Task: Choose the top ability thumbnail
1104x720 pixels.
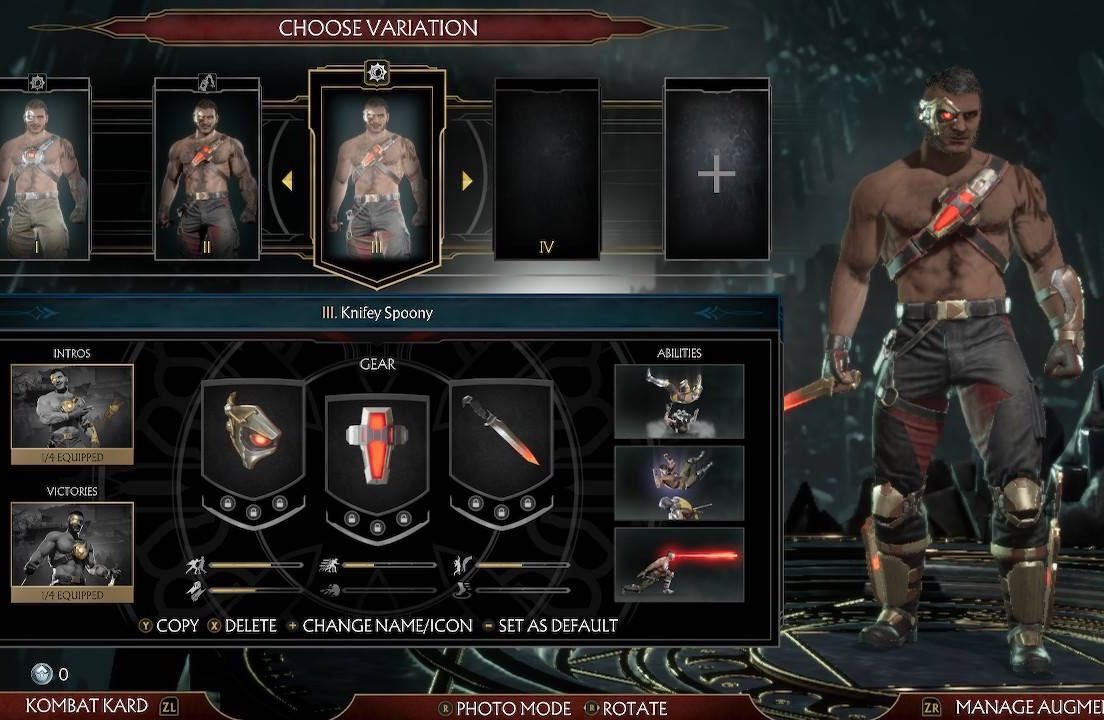Action: [x=679, y=401]
